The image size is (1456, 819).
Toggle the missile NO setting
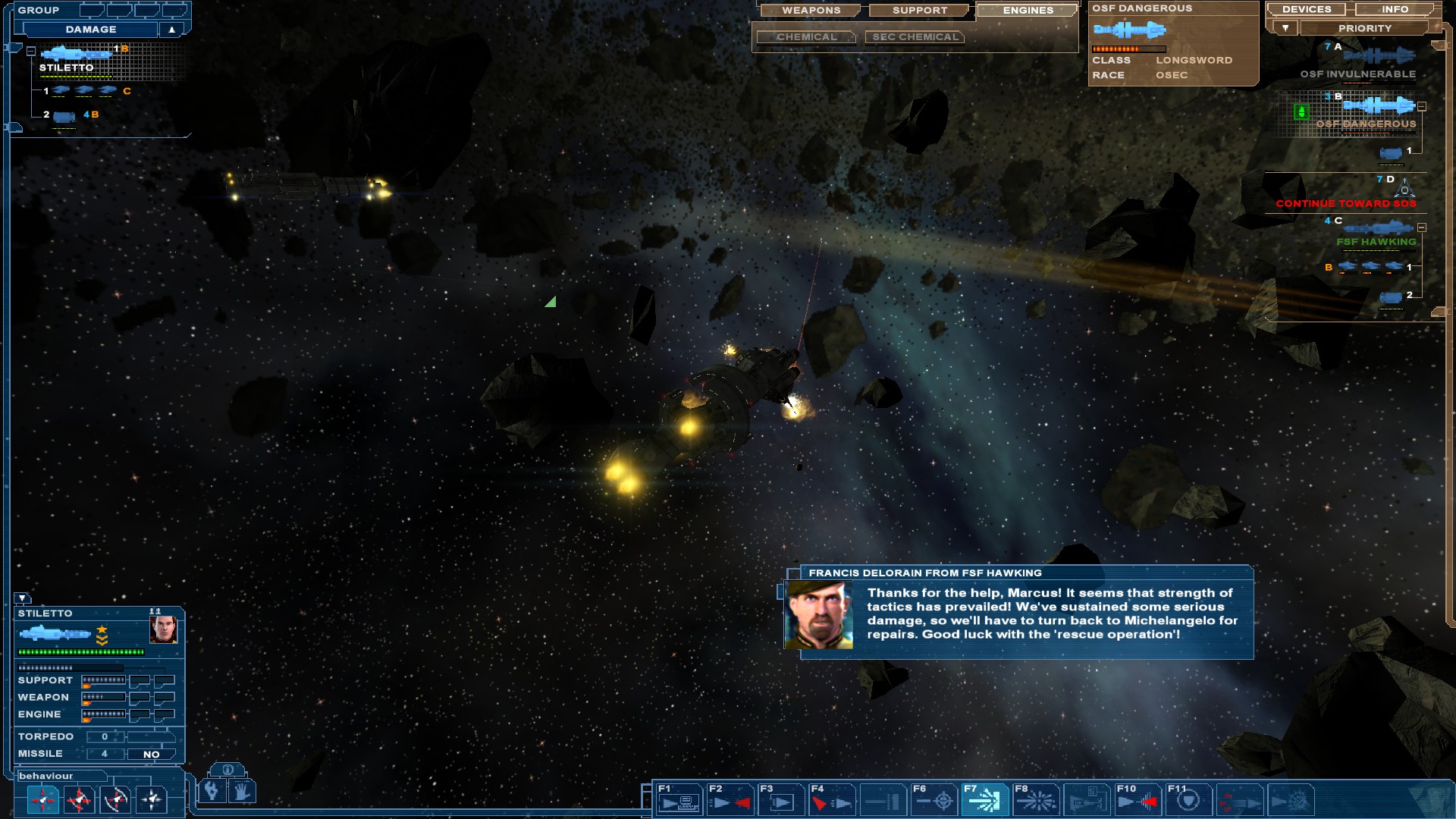pos(152,754)
